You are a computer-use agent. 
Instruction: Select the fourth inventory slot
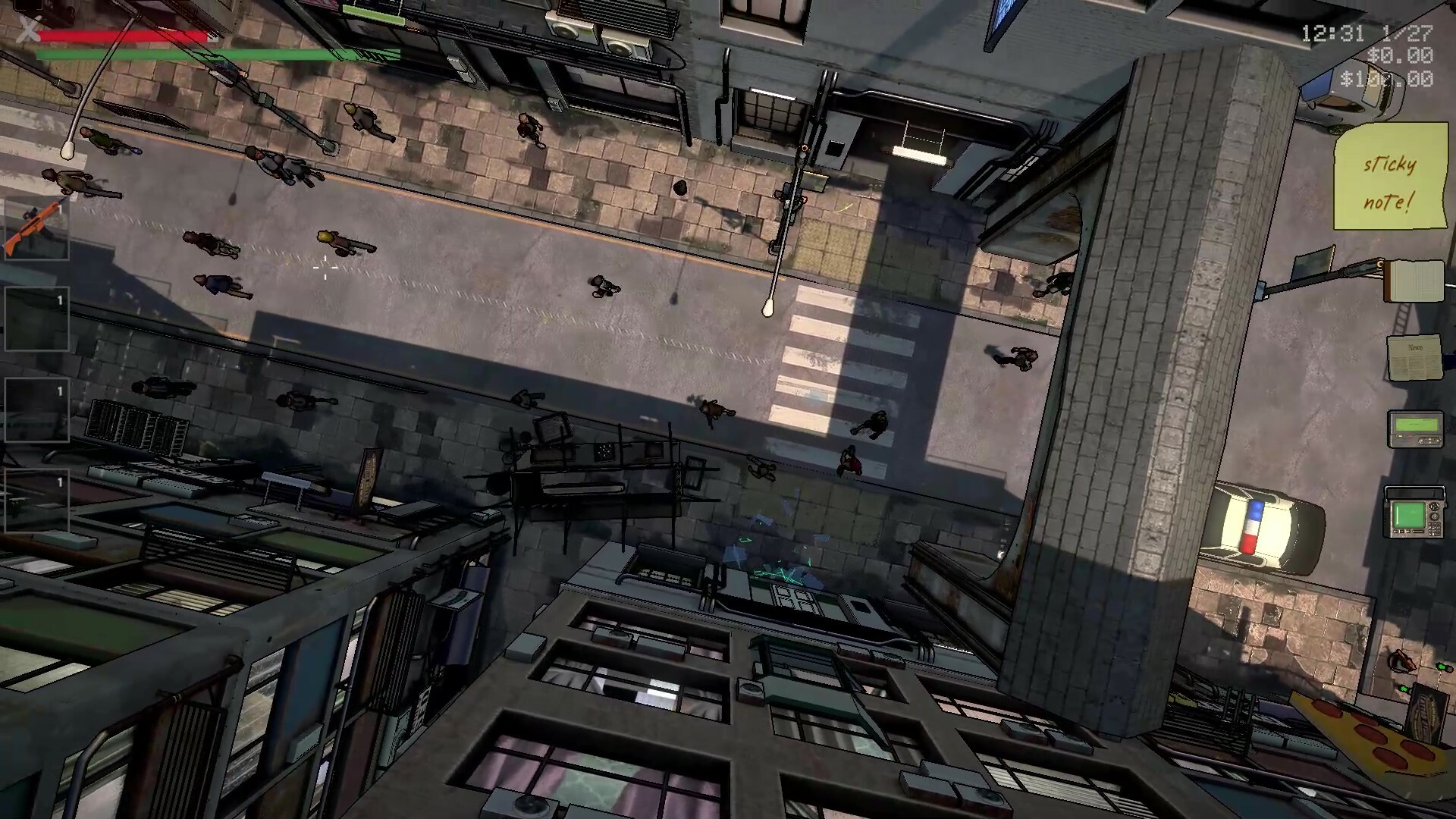[36, 500]
